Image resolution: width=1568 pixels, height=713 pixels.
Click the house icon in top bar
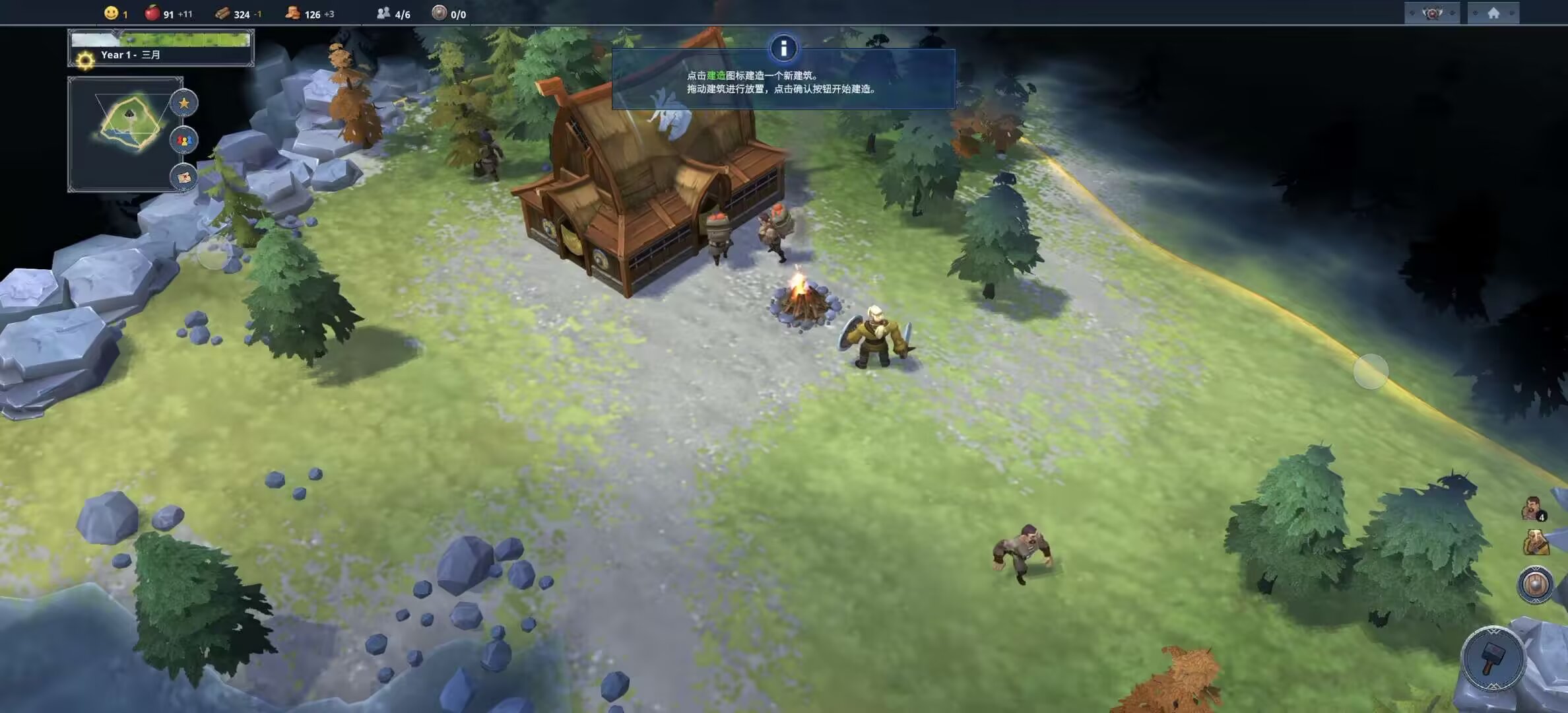(1493, 13)
